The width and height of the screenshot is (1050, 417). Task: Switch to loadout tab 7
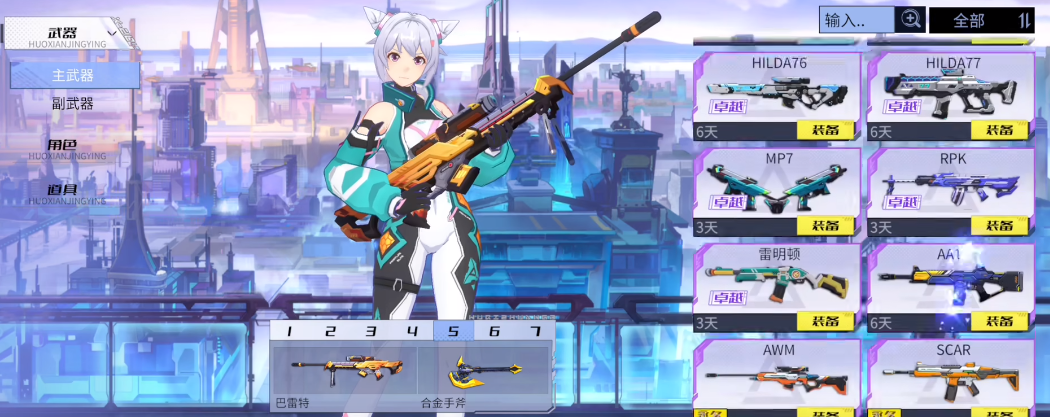click(x=535, y=331)
